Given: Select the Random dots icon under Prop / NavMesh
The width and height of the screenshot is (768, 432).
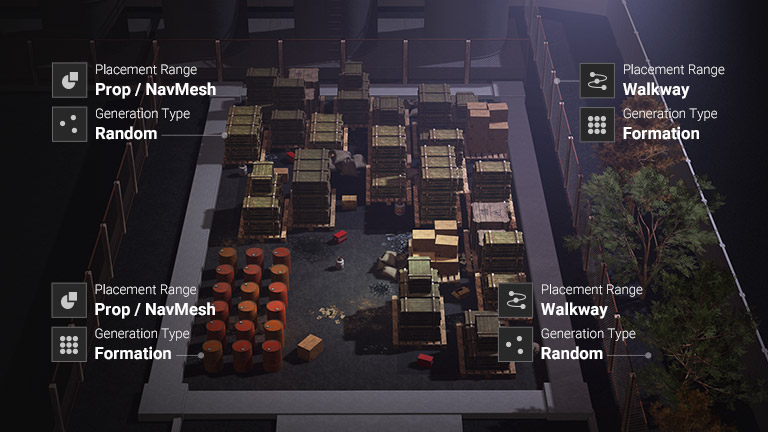Looking at the screenshot, I should pos(70,124).
